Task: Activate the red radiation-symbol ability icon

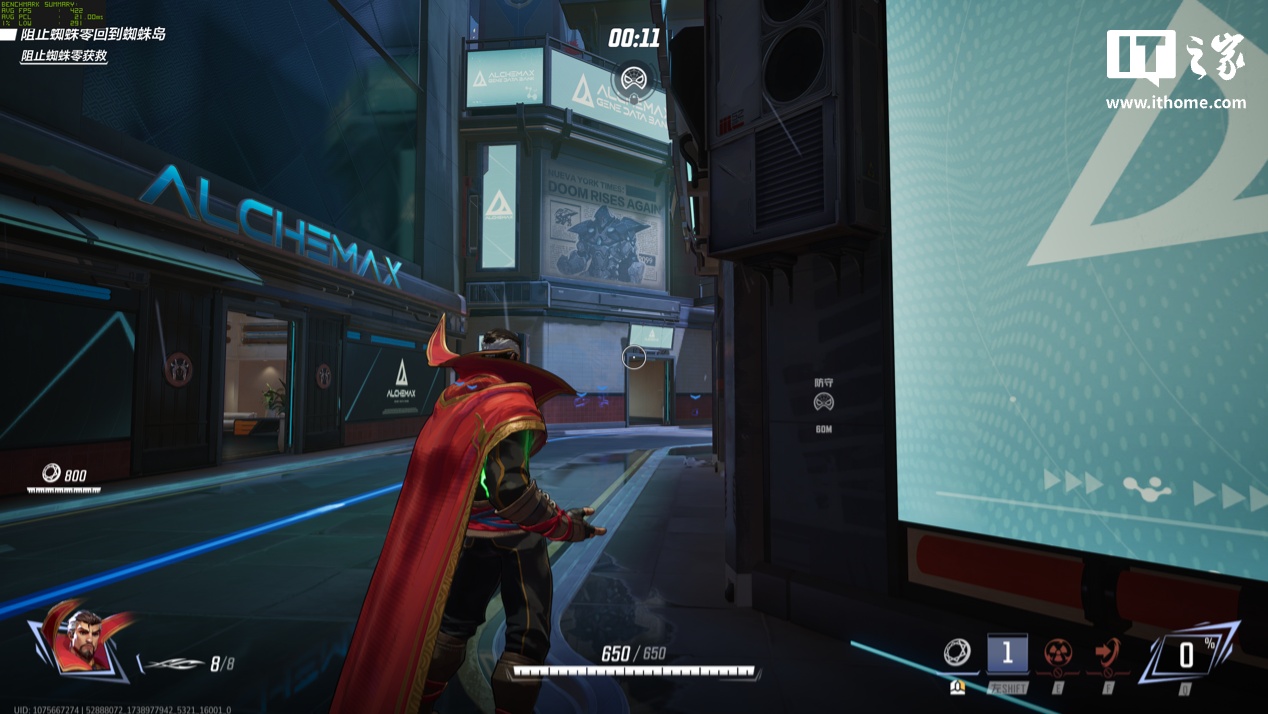Action: point(1058,653)
